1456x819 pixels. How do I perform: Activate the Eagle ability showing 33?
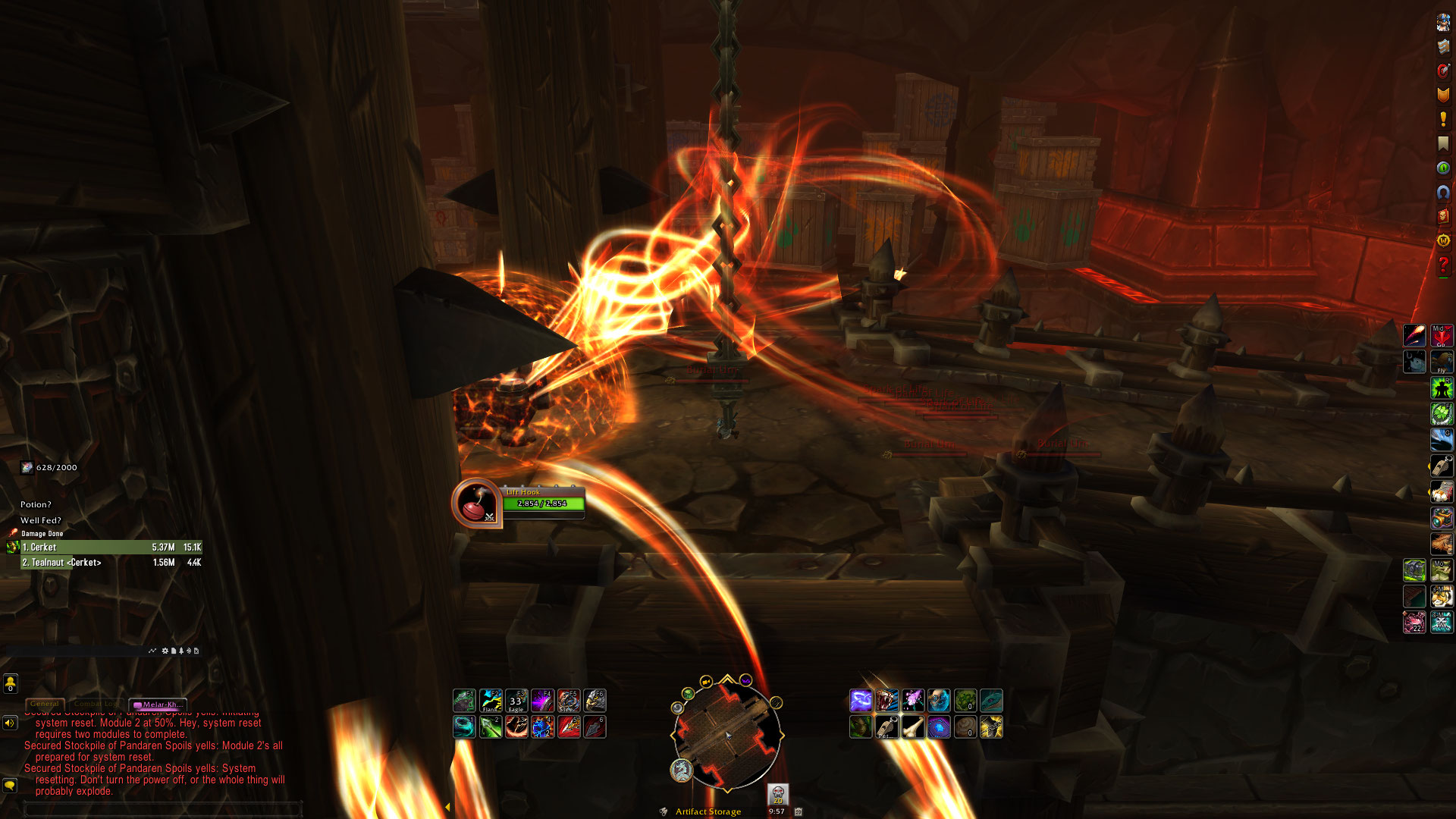tap(516, 701)
